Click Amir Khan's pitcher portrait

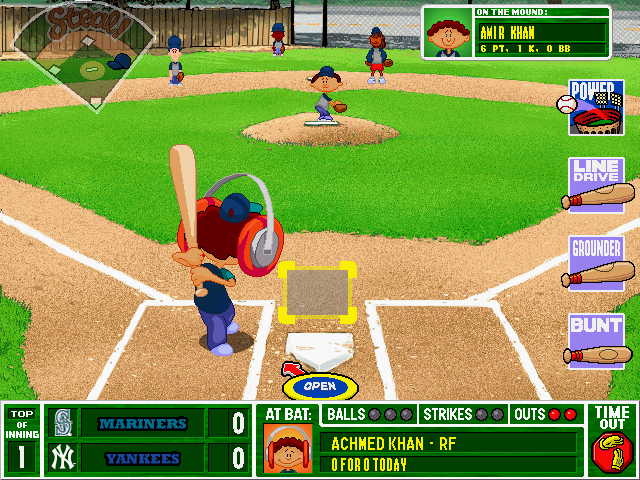pos(448,33)
